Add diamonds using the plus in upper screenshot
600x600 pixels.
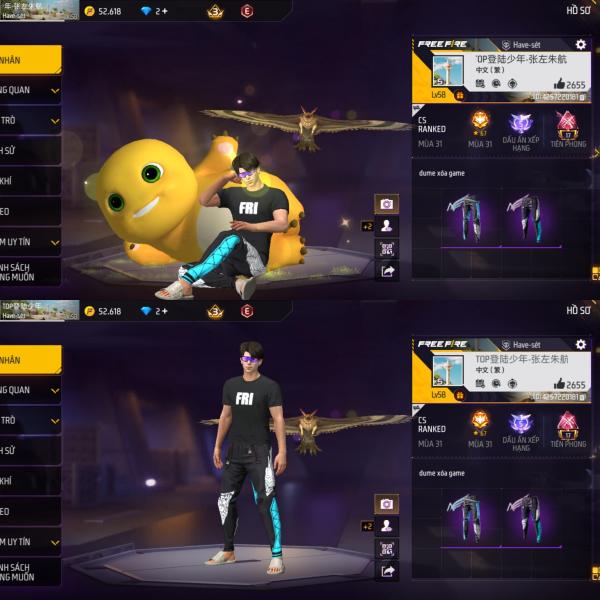pos(164,11)
